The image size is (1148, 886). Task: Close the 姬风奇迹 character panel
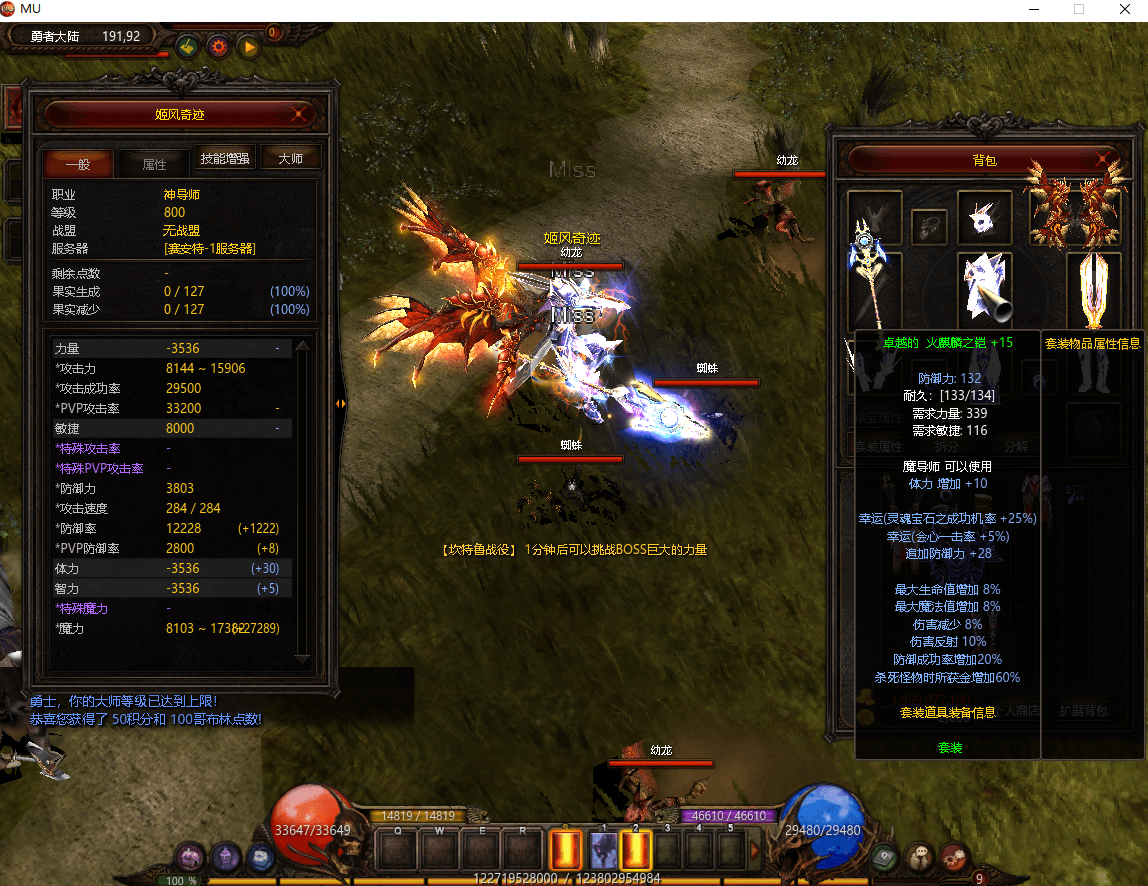click(x=299, y=115)
